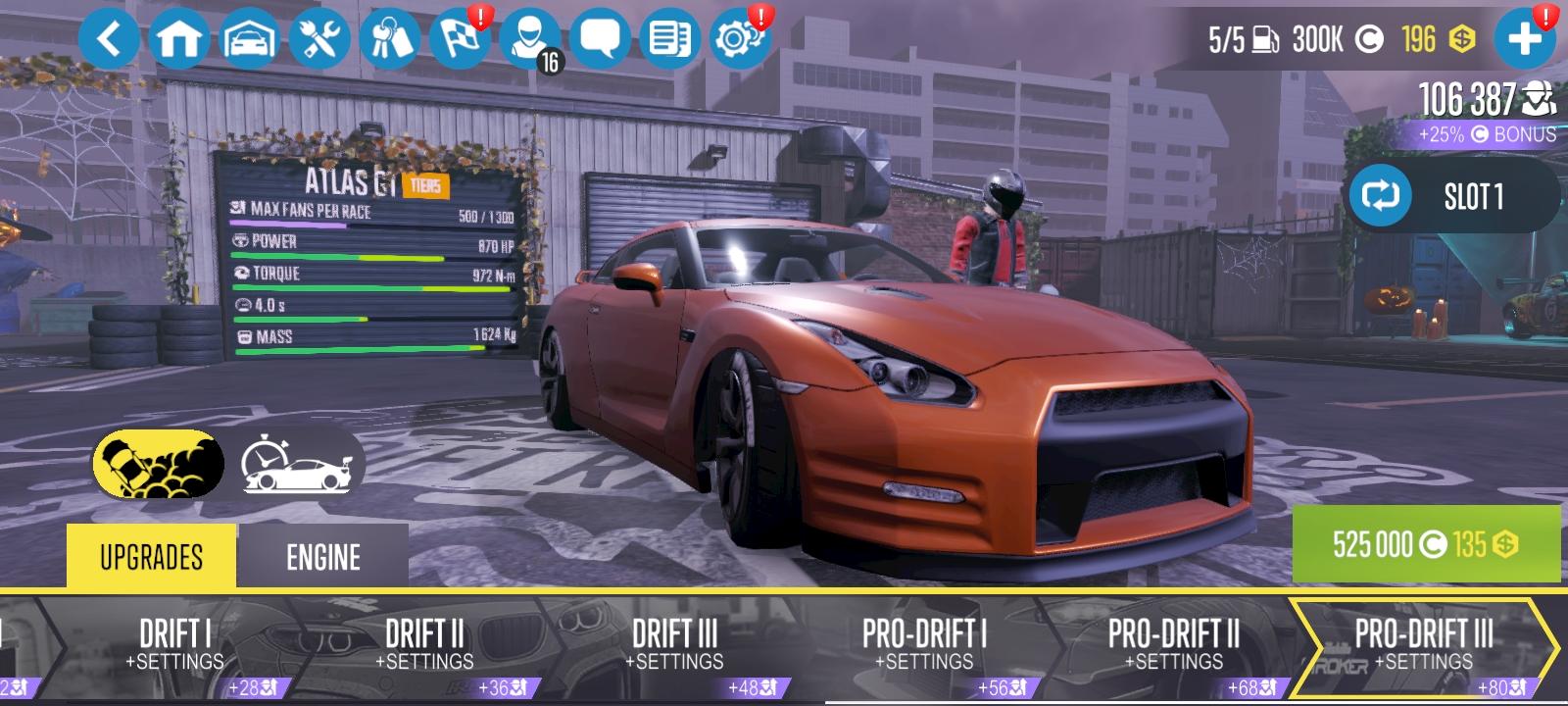Open the settings gear with notification badge
The width and height of the screenshot is (1568, 706).
click(x=741, y=39)
